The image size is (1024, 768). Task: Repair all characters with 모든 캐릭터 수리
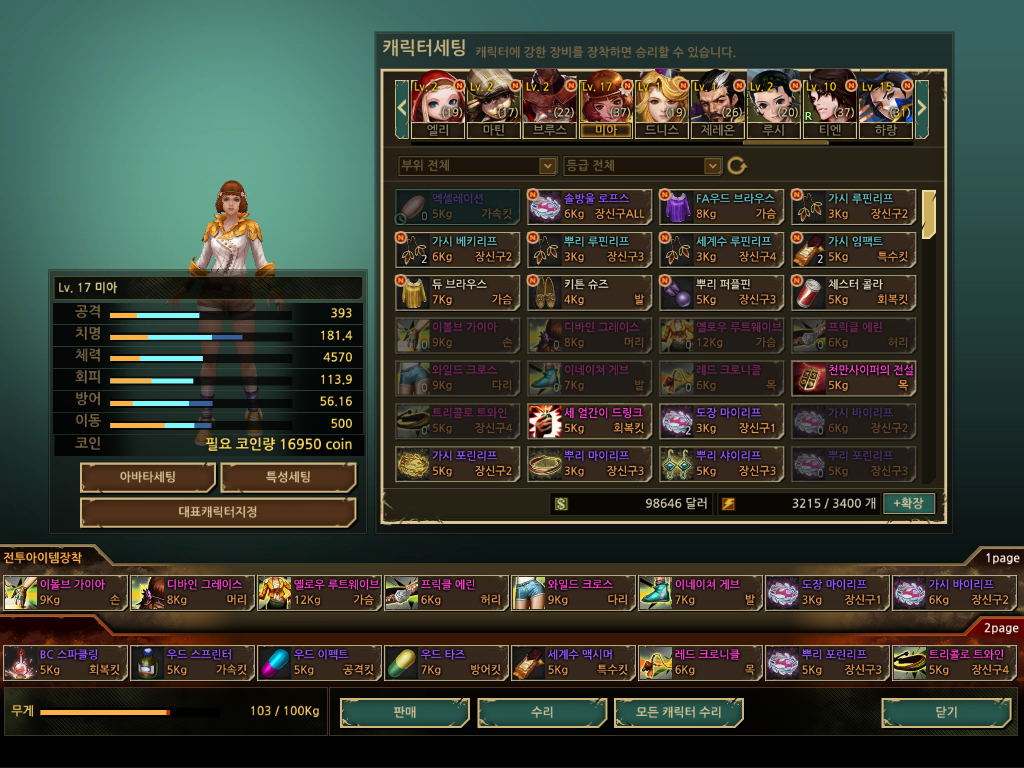tap(678, 712)
